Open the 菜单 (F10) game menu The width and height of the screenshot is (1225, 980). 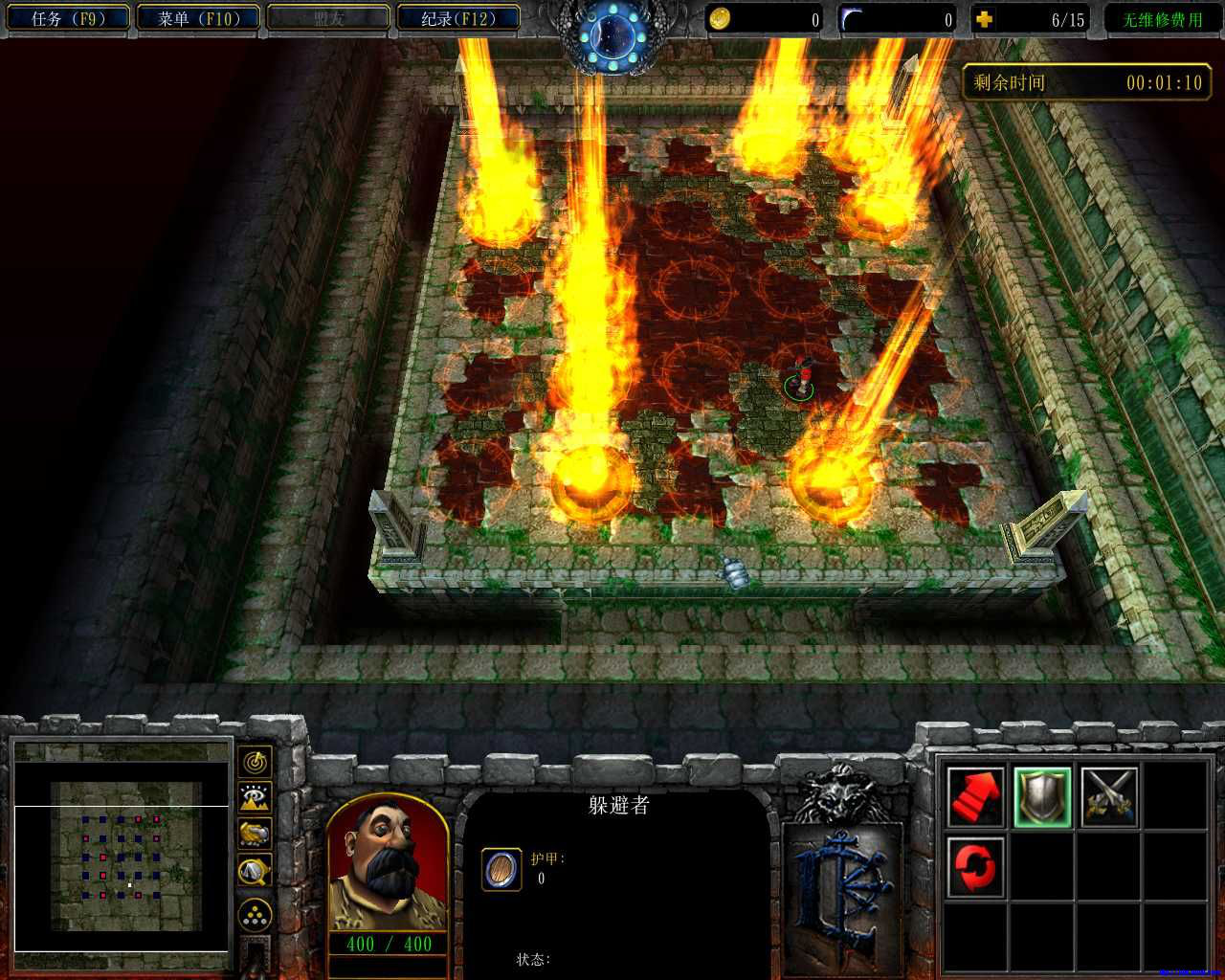[197, 18]
